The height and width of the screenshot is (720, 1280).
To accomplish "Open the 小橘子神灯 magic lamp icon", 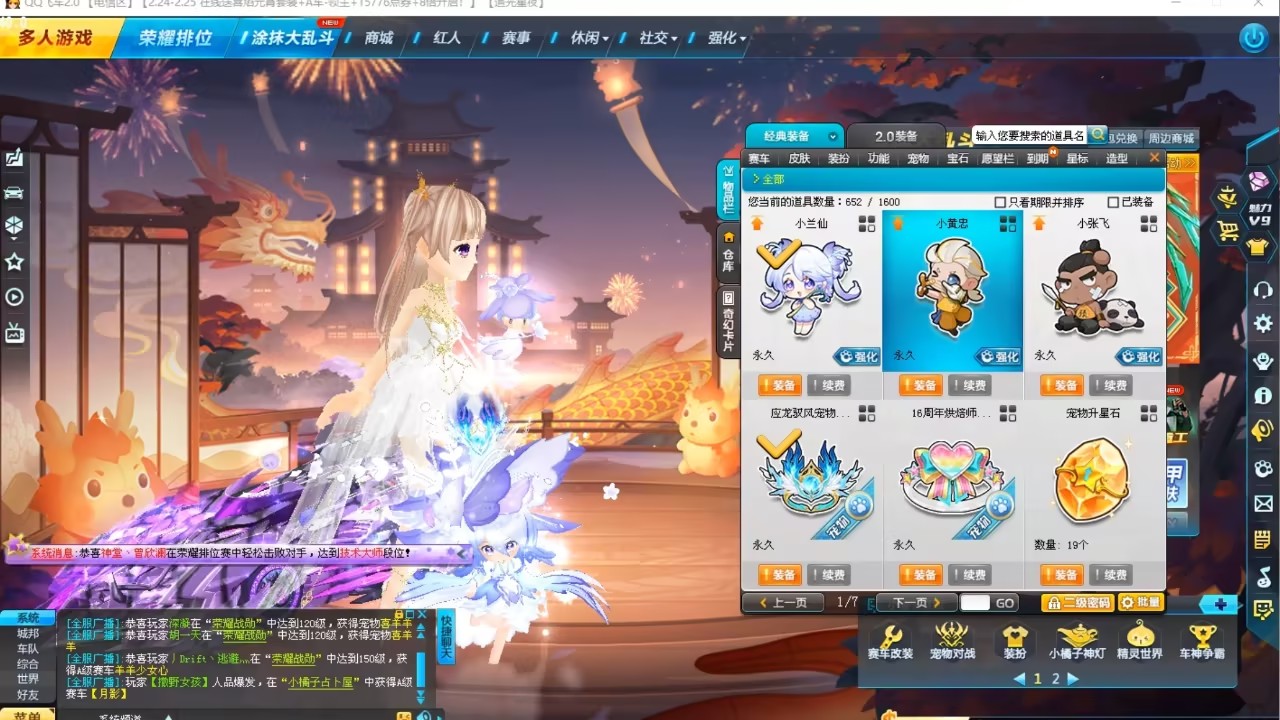I will click(x=1077, y=640).
